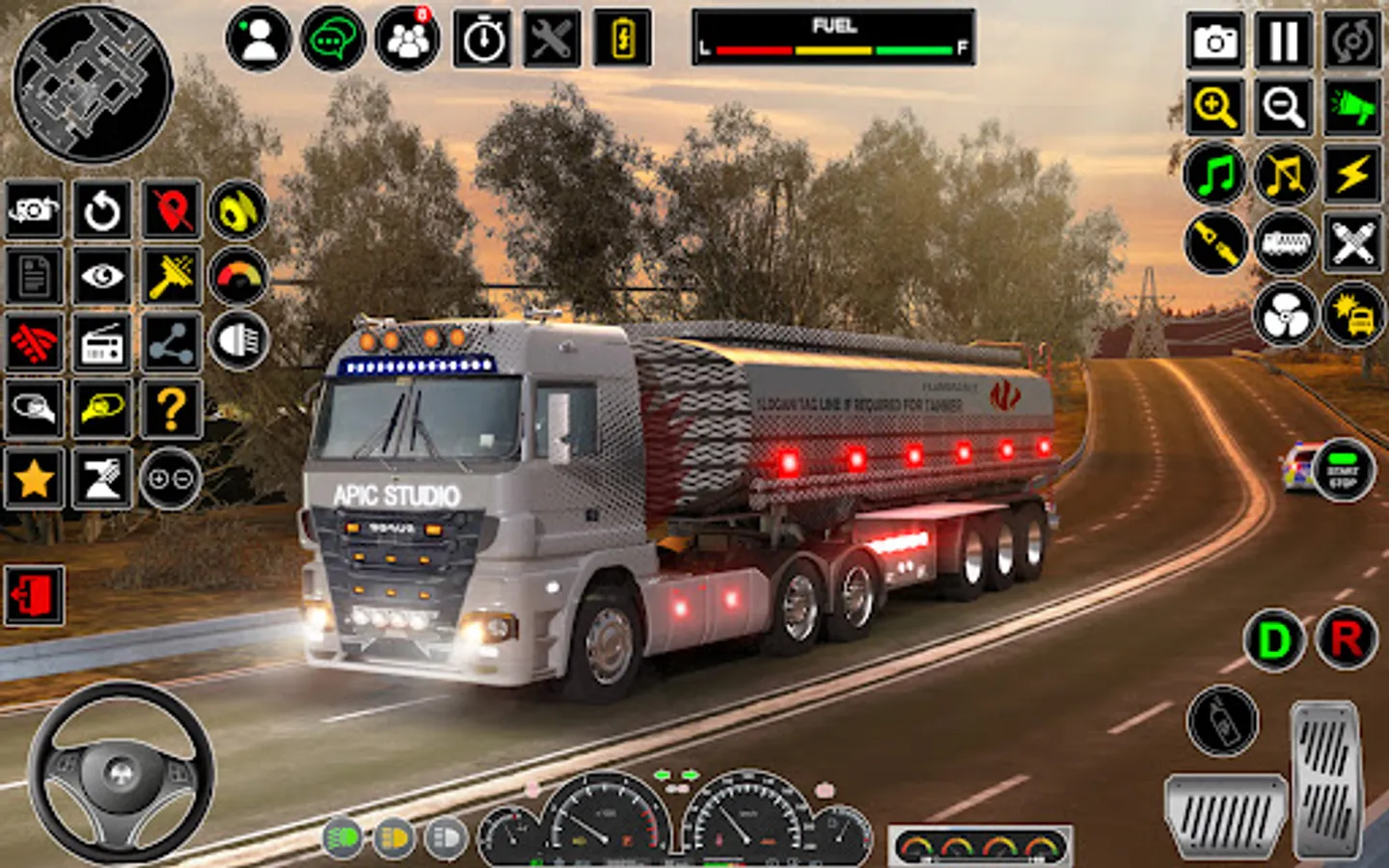The height and width of the screenshot is (868, 1389).
Task: Pause the game
Action: 1284,41
